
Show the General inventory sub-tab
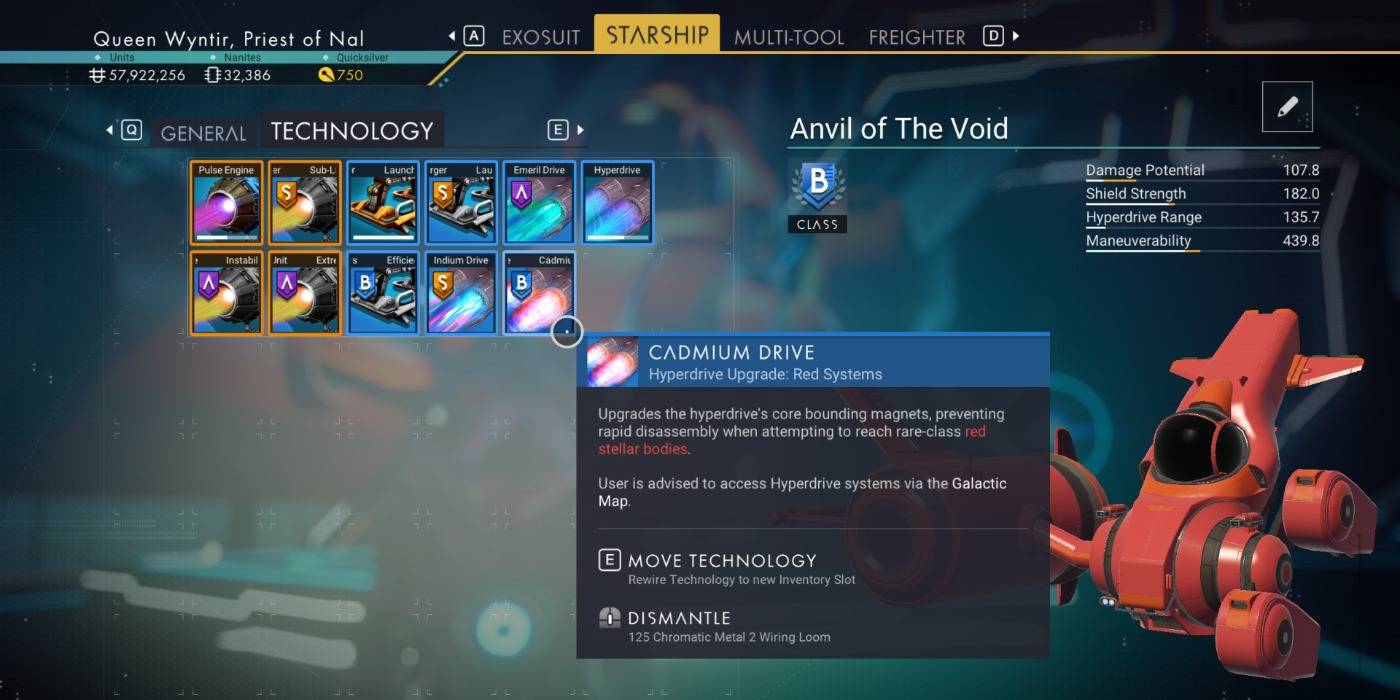click(203, 133)
